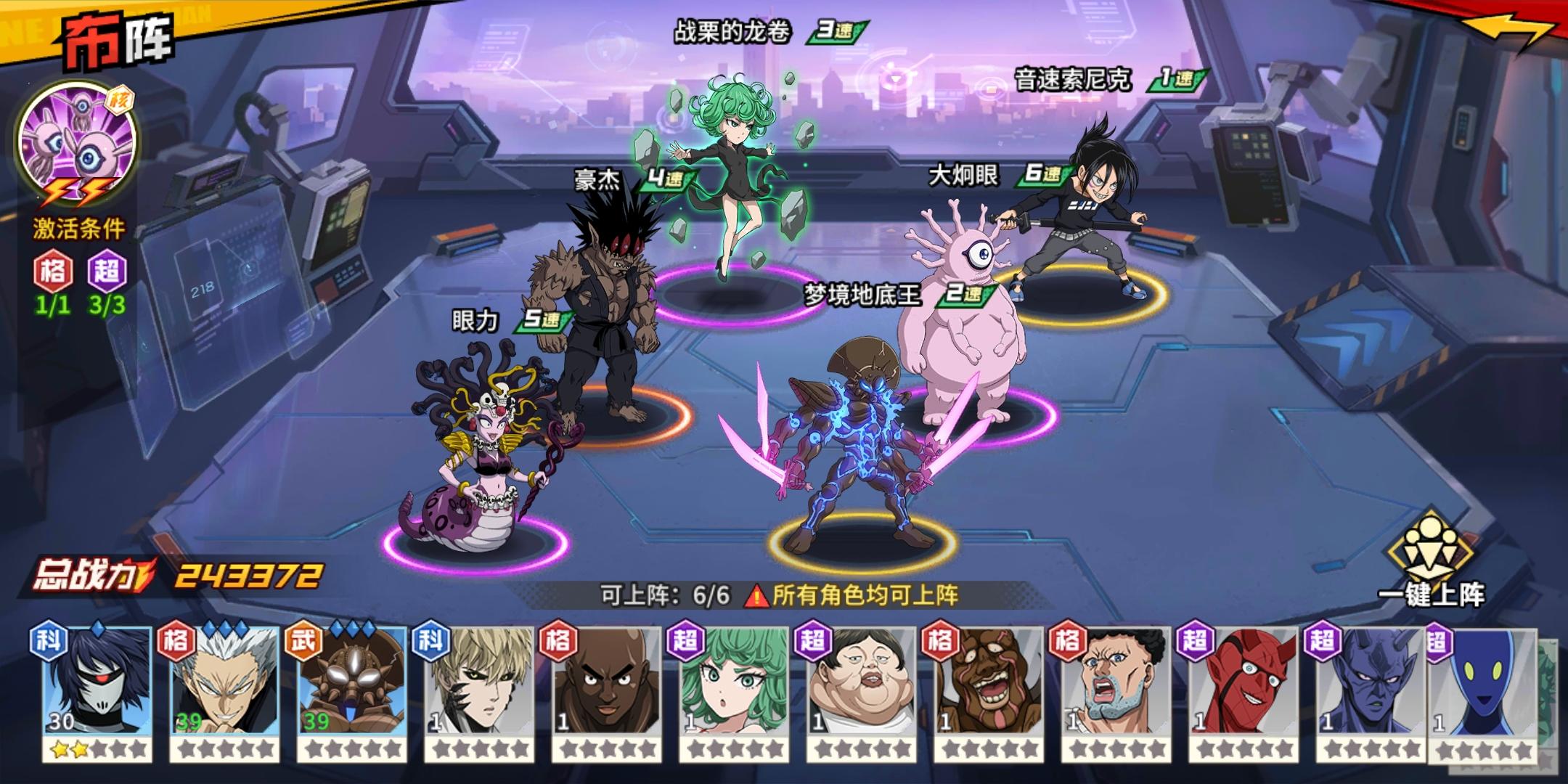Tap 战栗的龙卷's 3速 speed badge
The image size is (1568, 784).
[836, 30]
